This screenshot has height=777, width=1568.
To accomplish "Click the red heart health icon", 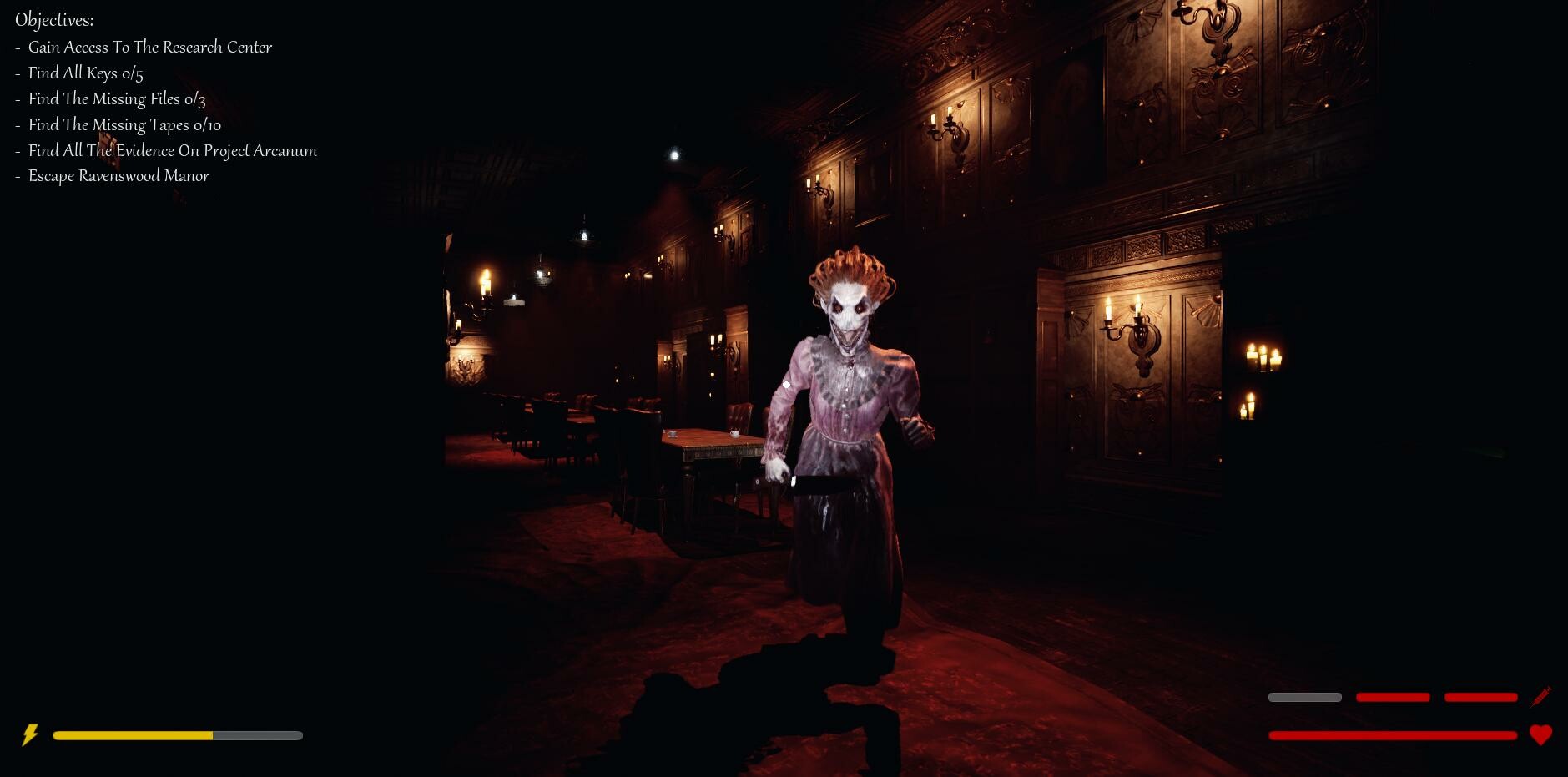I will point(1542,736).
